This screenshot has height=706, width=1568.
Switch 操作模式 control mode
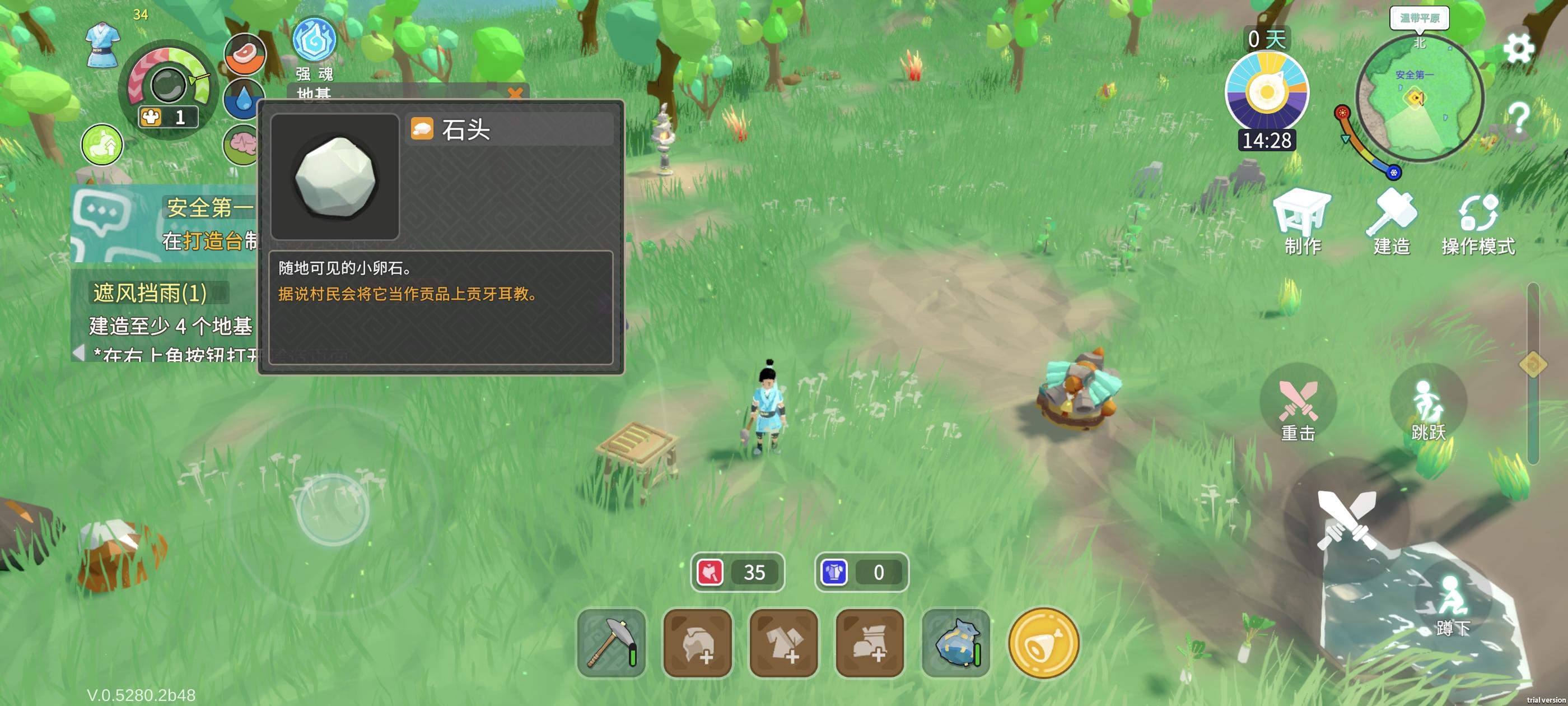(x=1478, y=223)
